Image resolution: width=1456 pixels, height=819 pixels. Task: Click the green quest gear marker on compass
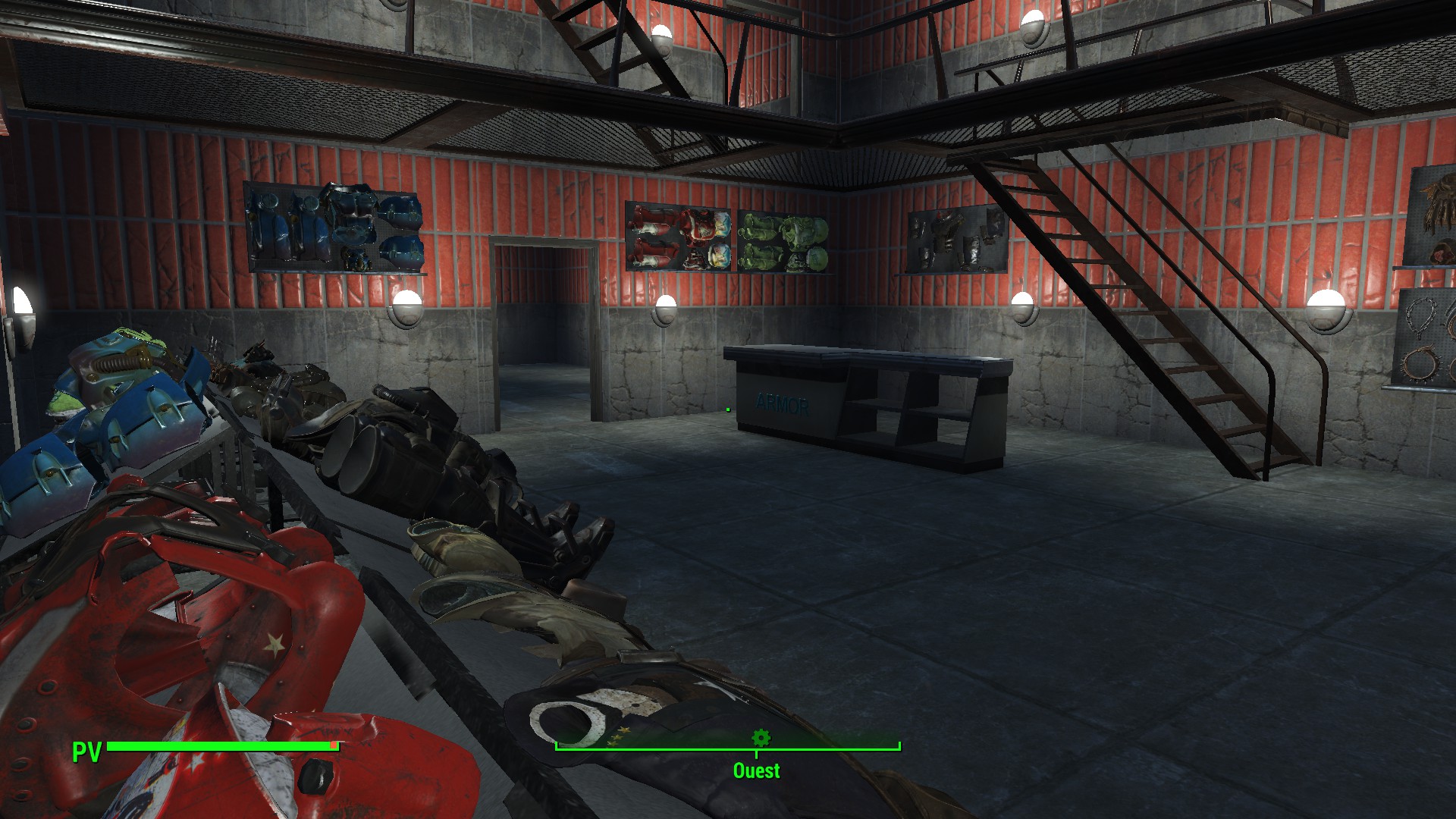click(x=761, y=737)
